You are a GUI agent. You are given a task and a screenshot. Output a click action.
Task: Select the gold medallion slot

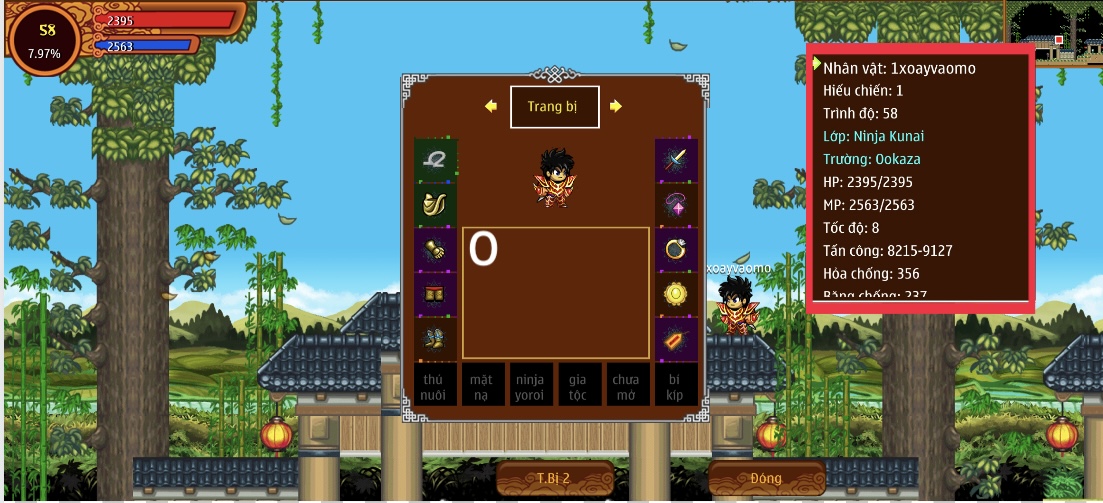tap(676, 295)
